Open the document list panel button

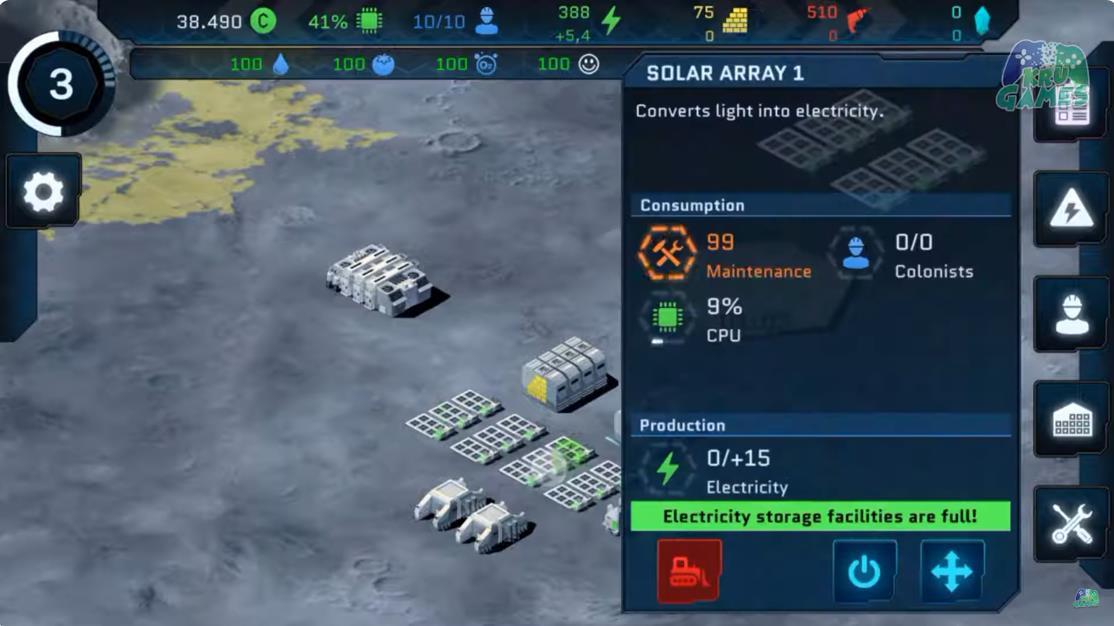coord(1070,108)
